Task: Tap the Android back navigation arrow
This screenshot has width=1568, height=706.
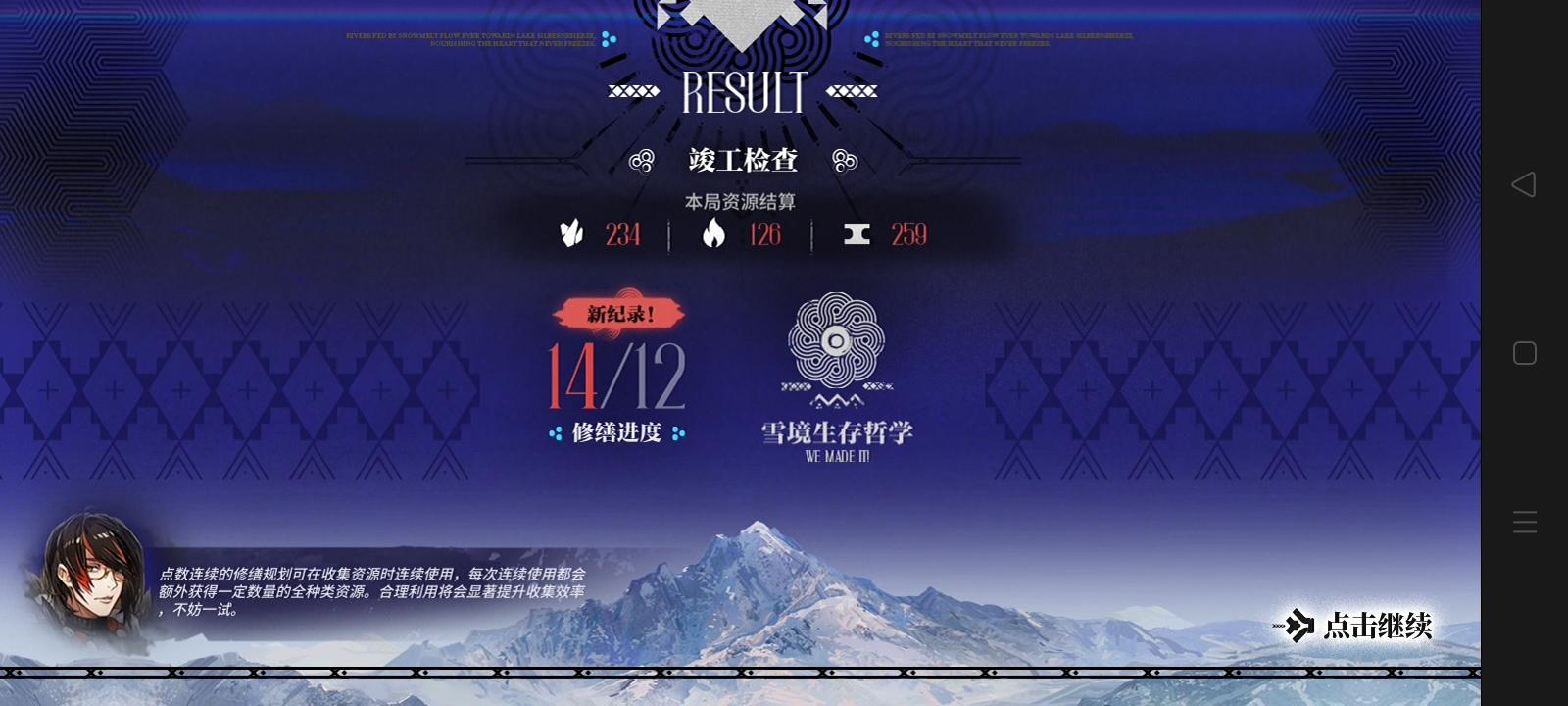Action: coord(1525,184)
